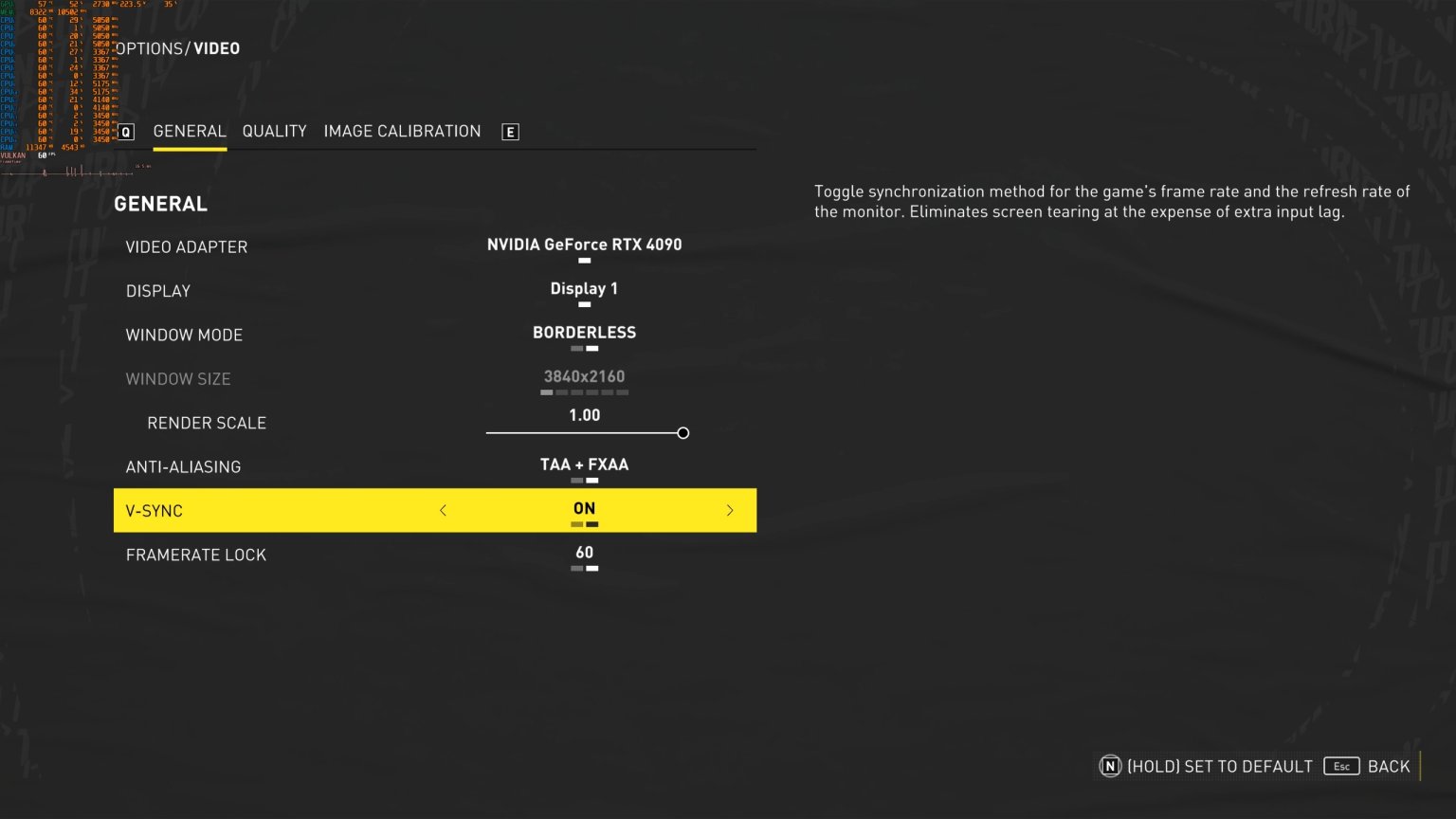Click the Esc key icon beside Back
The width and height of the screenshot is (1456, 819).
1341,766
